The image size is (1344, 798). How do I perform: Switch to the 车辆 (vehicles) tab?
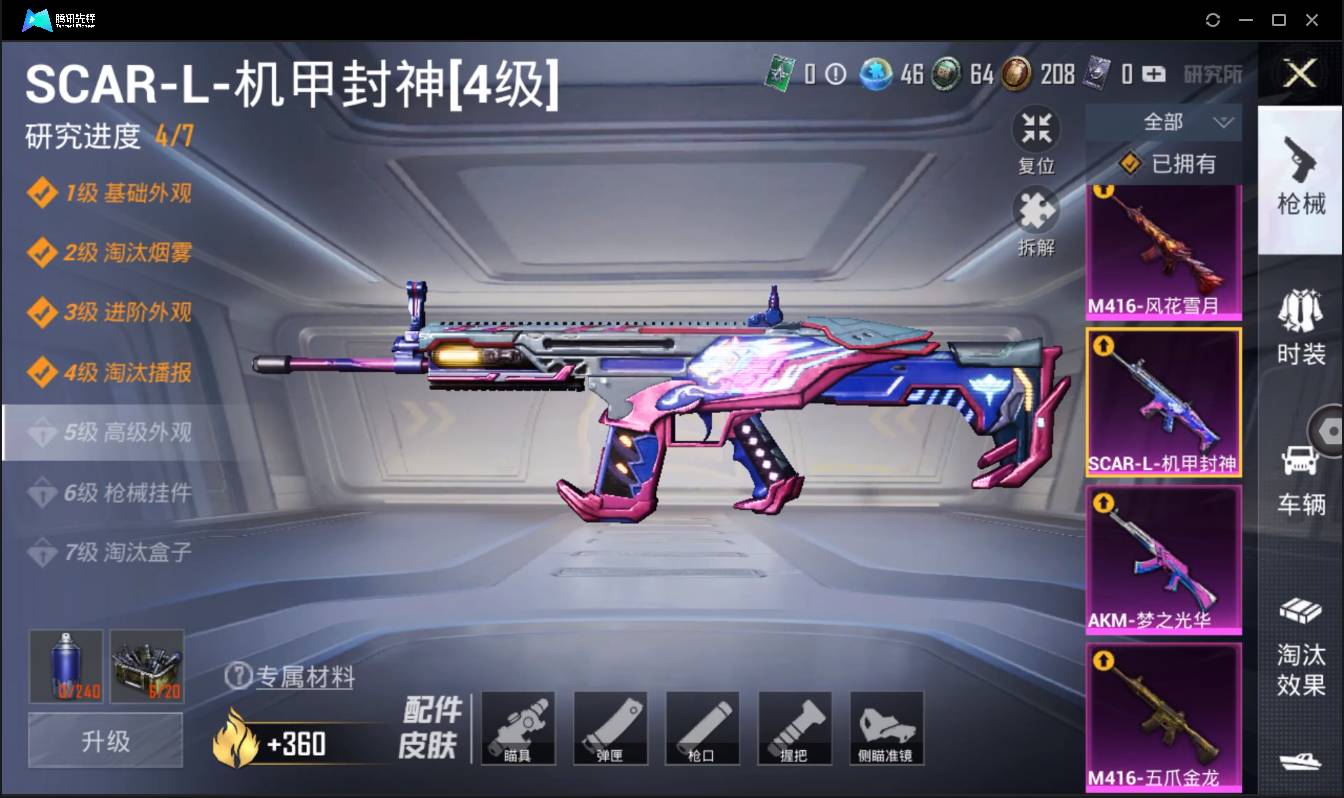tap(1299, 460)
